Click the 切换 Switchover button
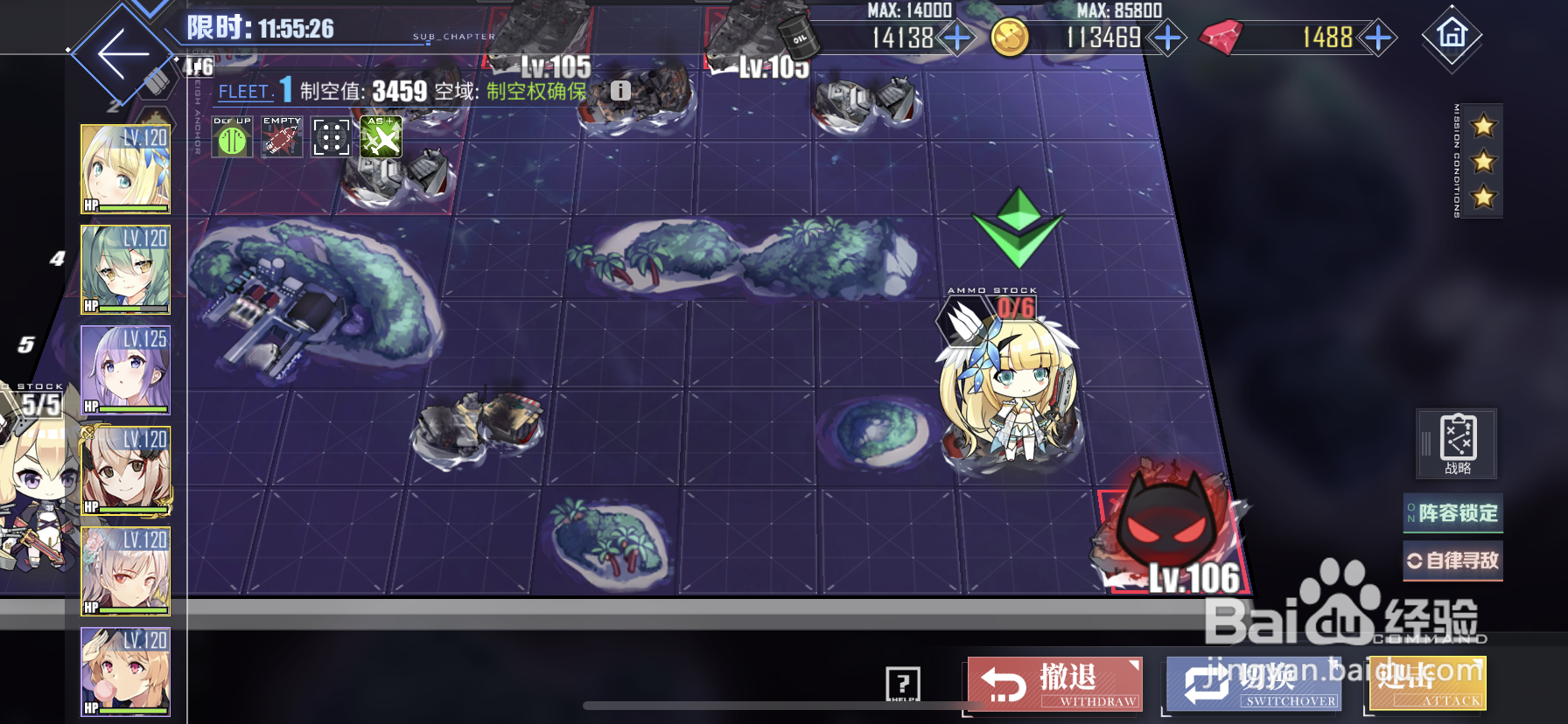Image resolution: width=1568 pixels, height=724 pixels. coord(1250,686)
